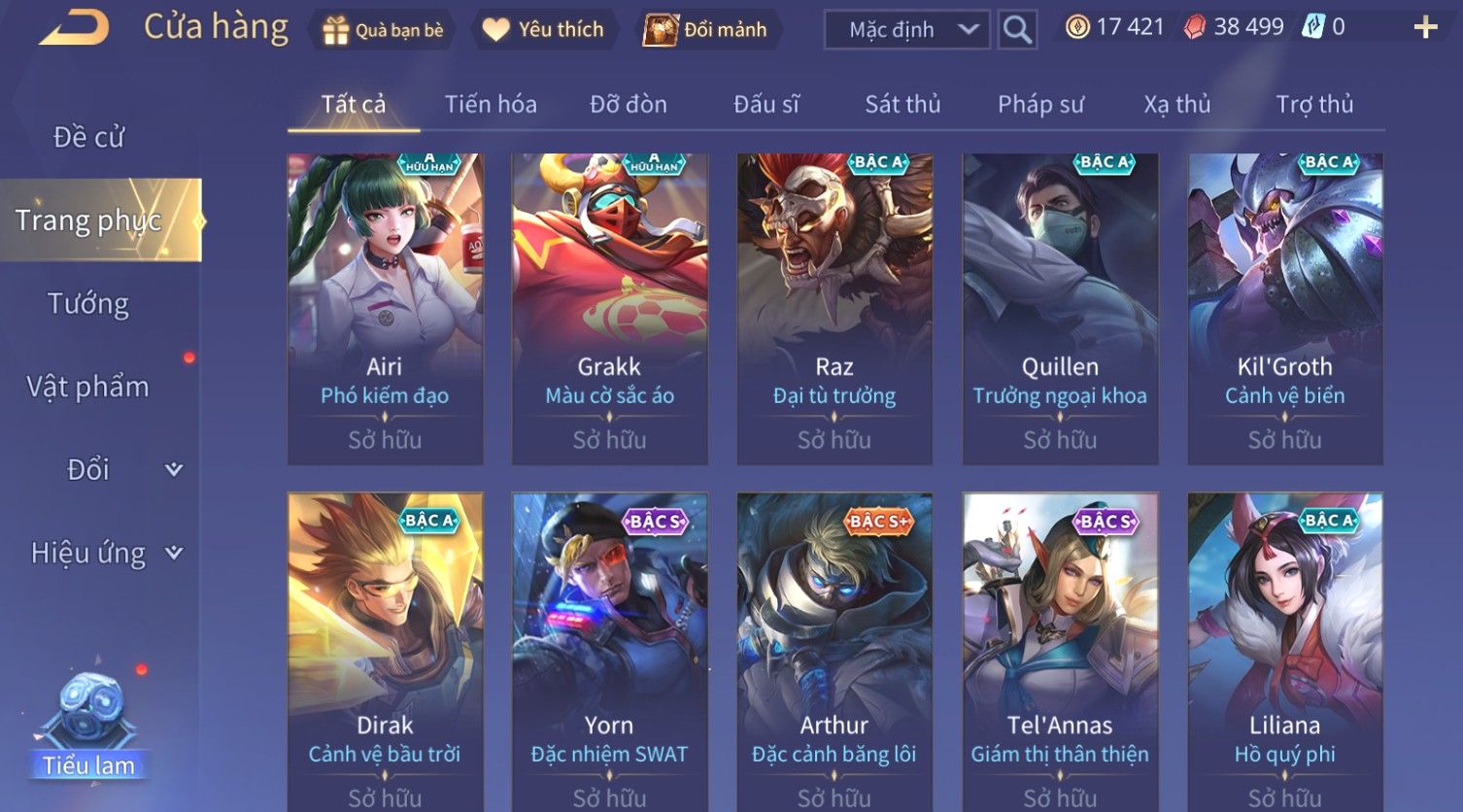This screenshot has height=812, width=1463.
Task: Expand the Hiệu ứng menu
Action: 105,553
